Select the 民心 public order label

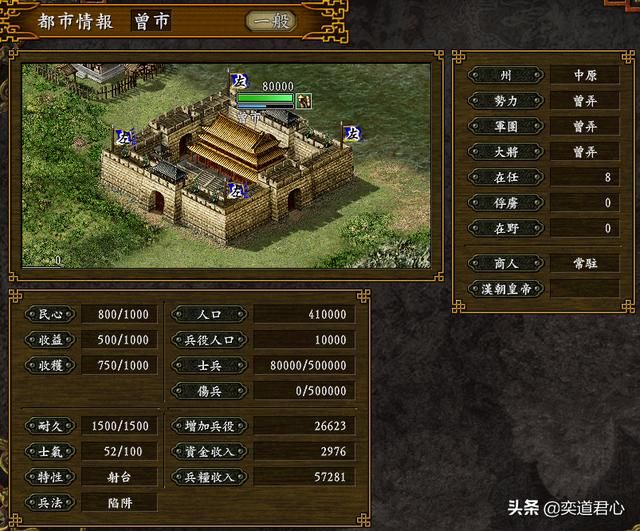pos(50,314)
